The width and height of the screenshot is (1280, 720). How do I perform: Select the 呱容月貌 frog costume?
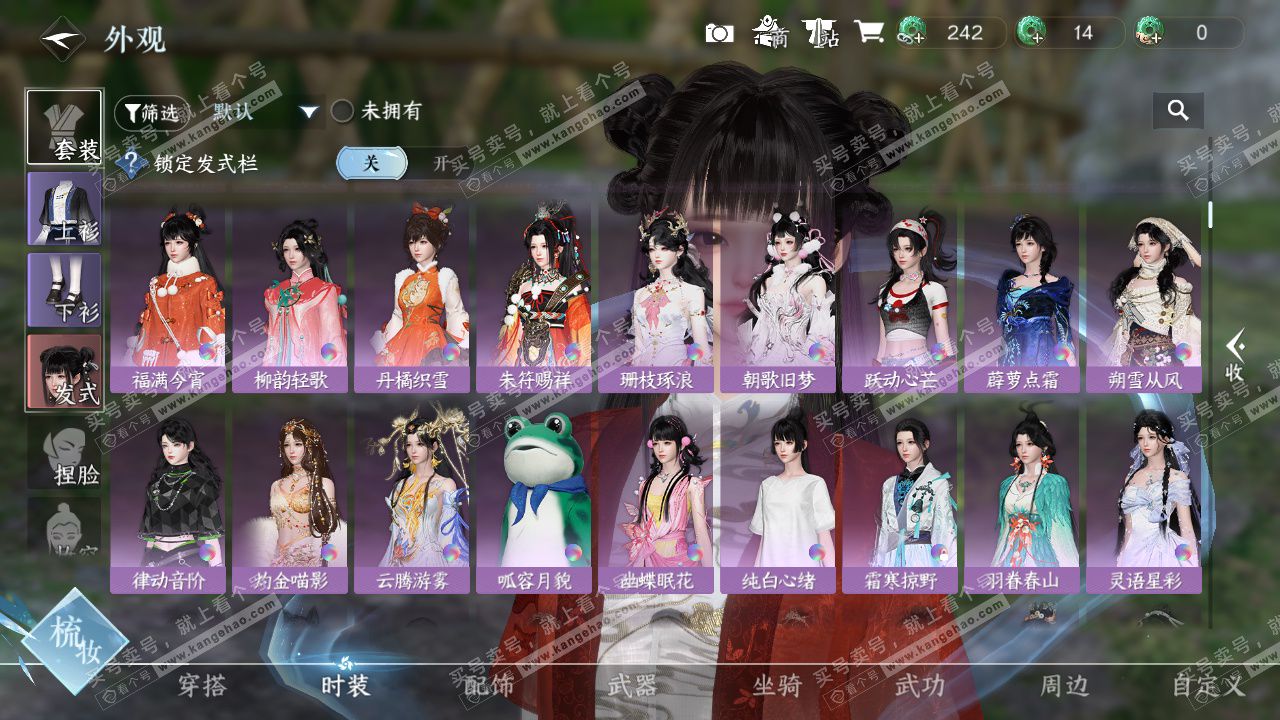(x=533, y=498)
